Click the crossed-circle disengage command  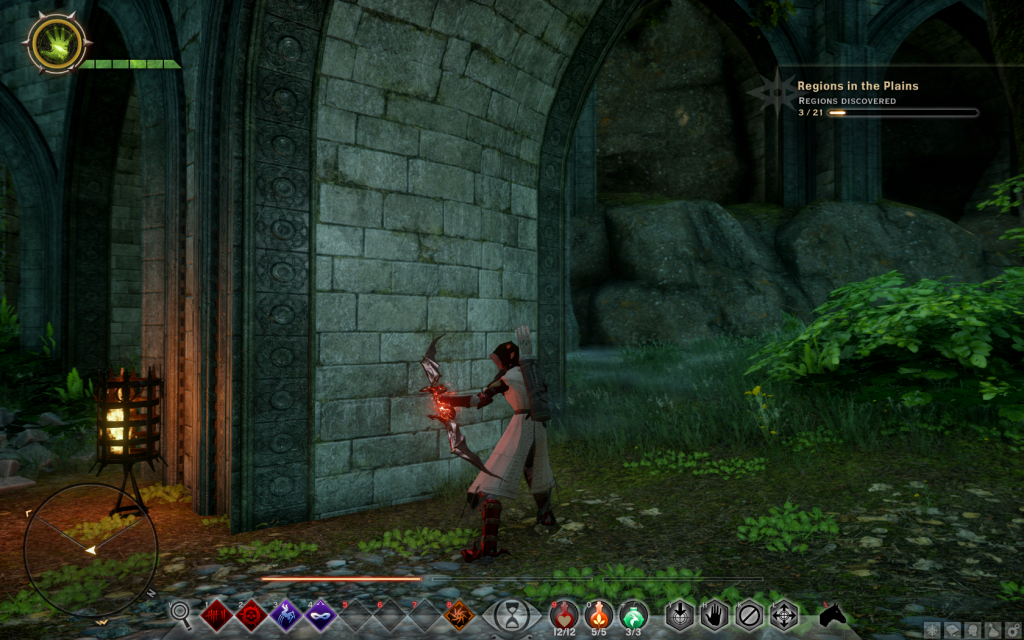(749, 612)
